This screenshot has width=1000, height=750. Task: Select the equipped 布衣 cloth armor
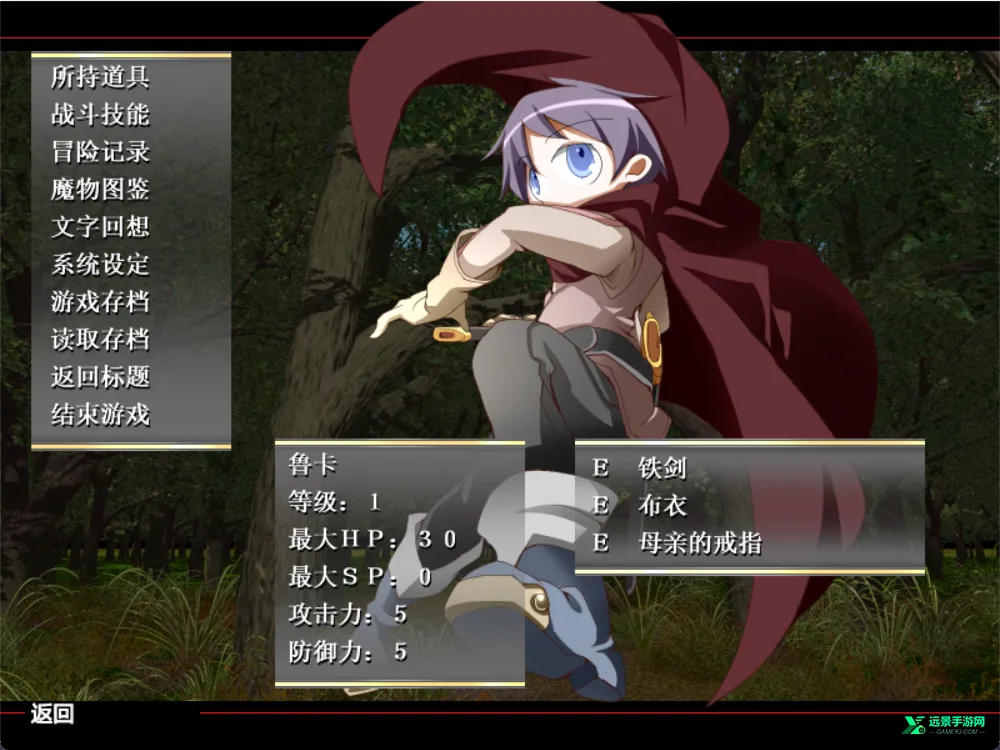pyautogui.click(x=662, y=505)
